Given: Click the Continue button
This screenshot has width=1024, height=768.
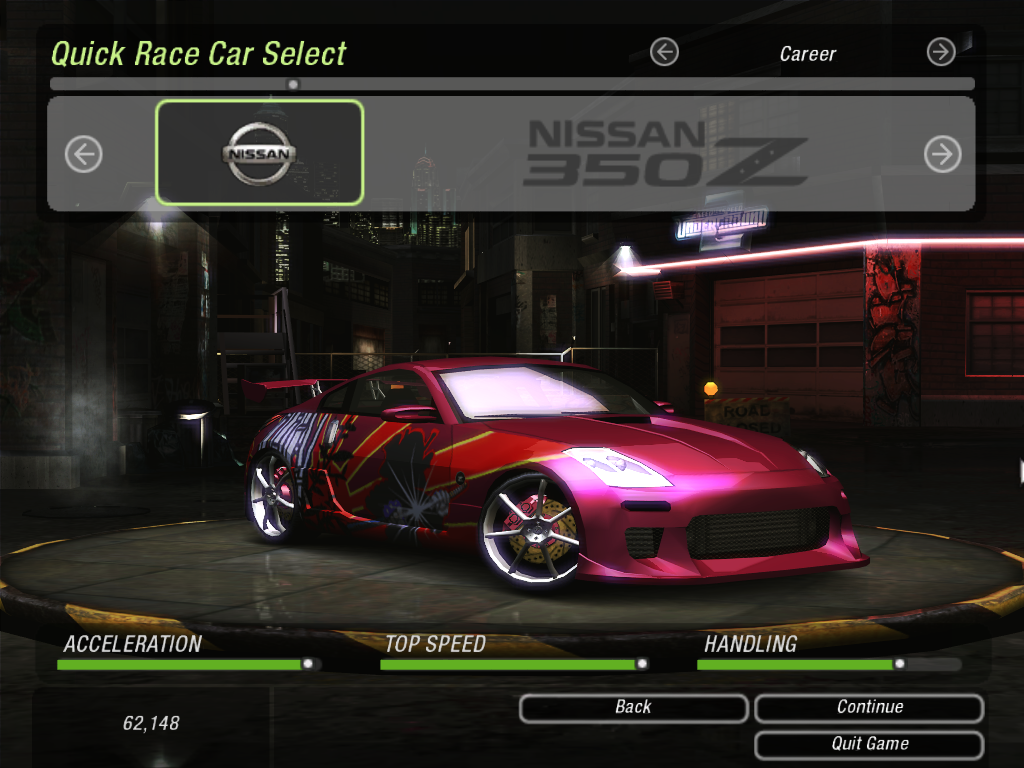Looking at the screenshot, I should [x=868, y=708].
